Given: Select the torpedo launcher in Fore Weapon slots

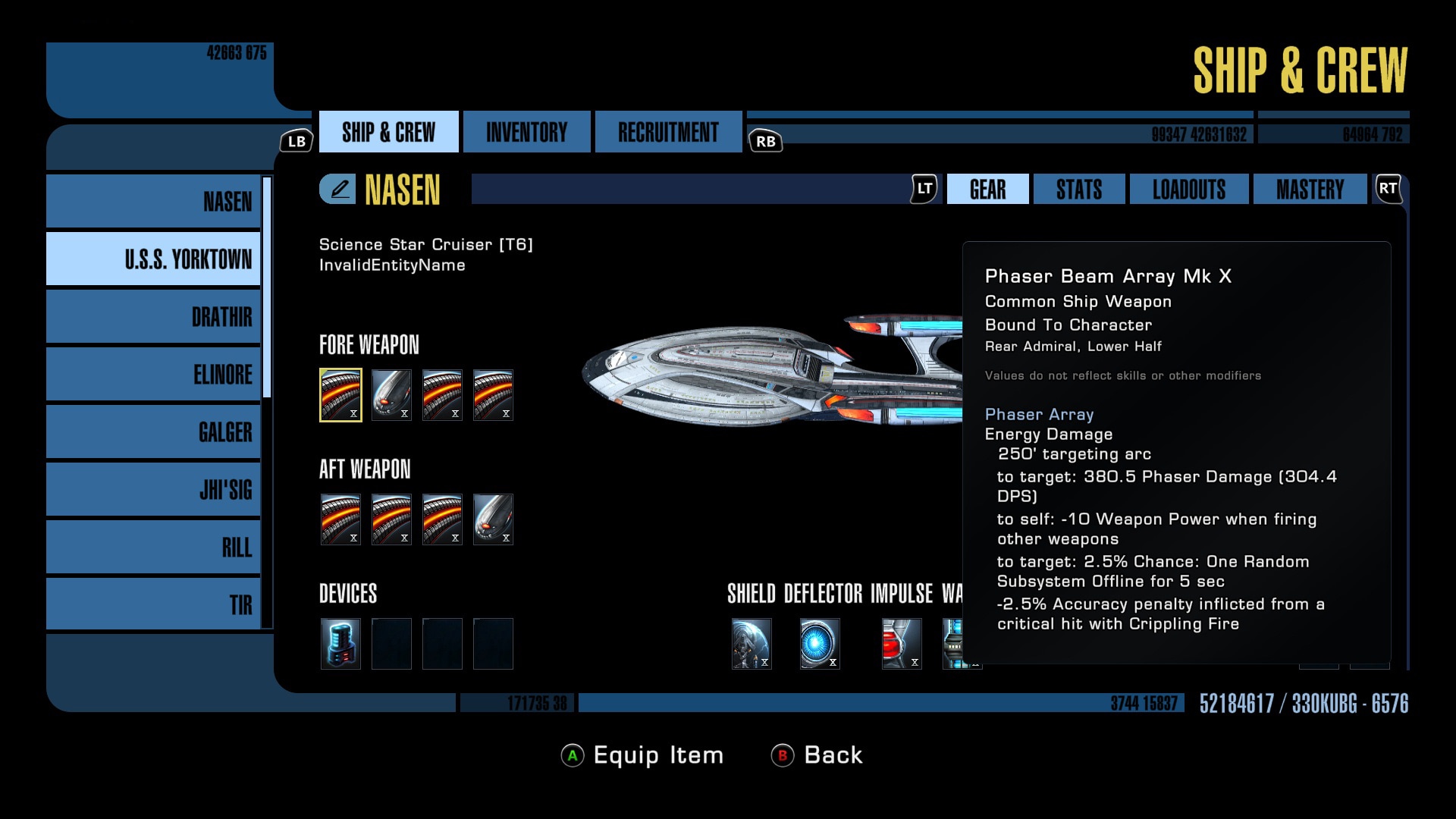Looking at the screenshot, I should [391, 394].
